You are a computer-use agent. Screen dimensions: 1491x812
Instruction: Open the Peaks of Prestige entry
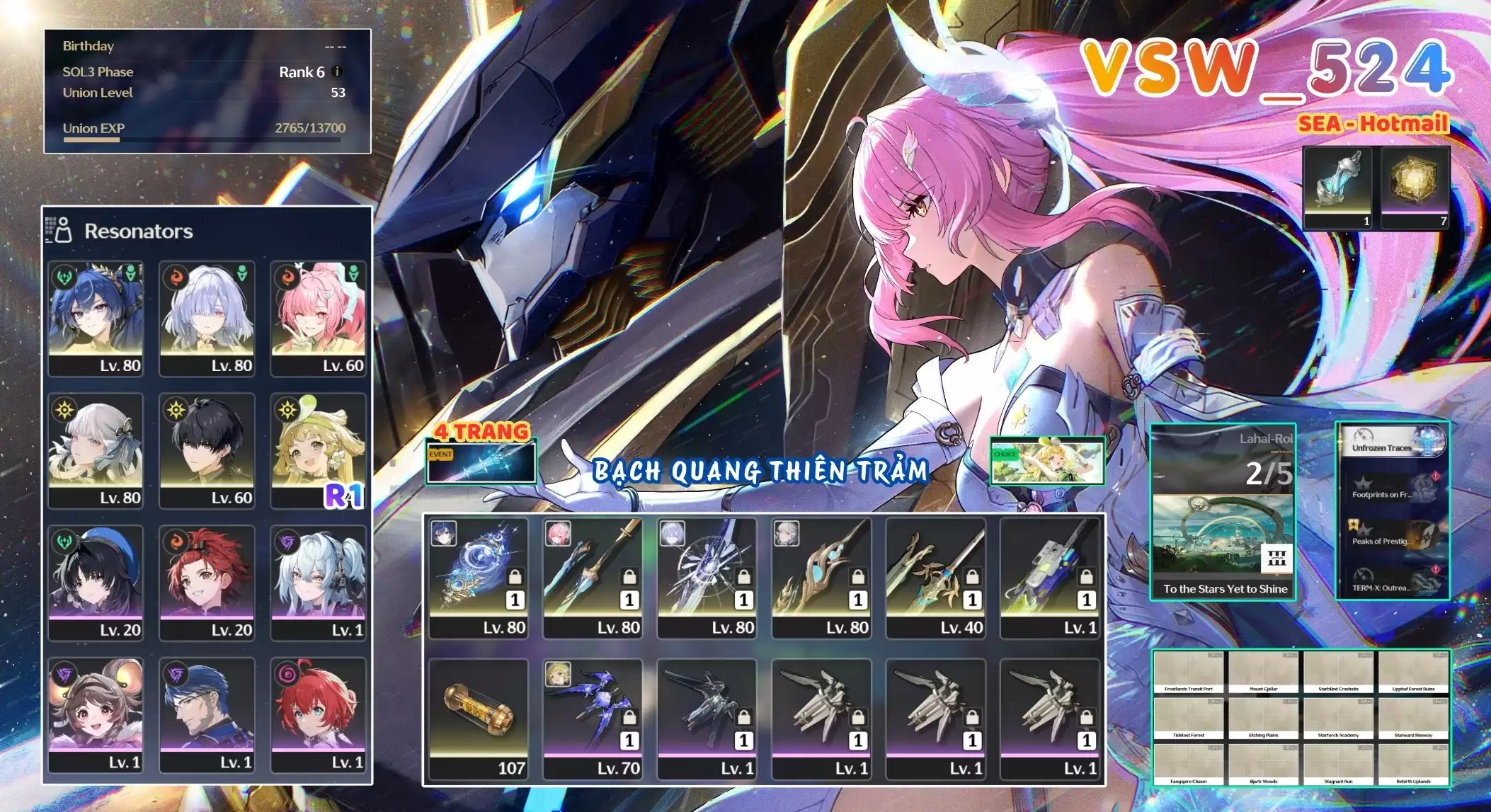click(1392, 538)
